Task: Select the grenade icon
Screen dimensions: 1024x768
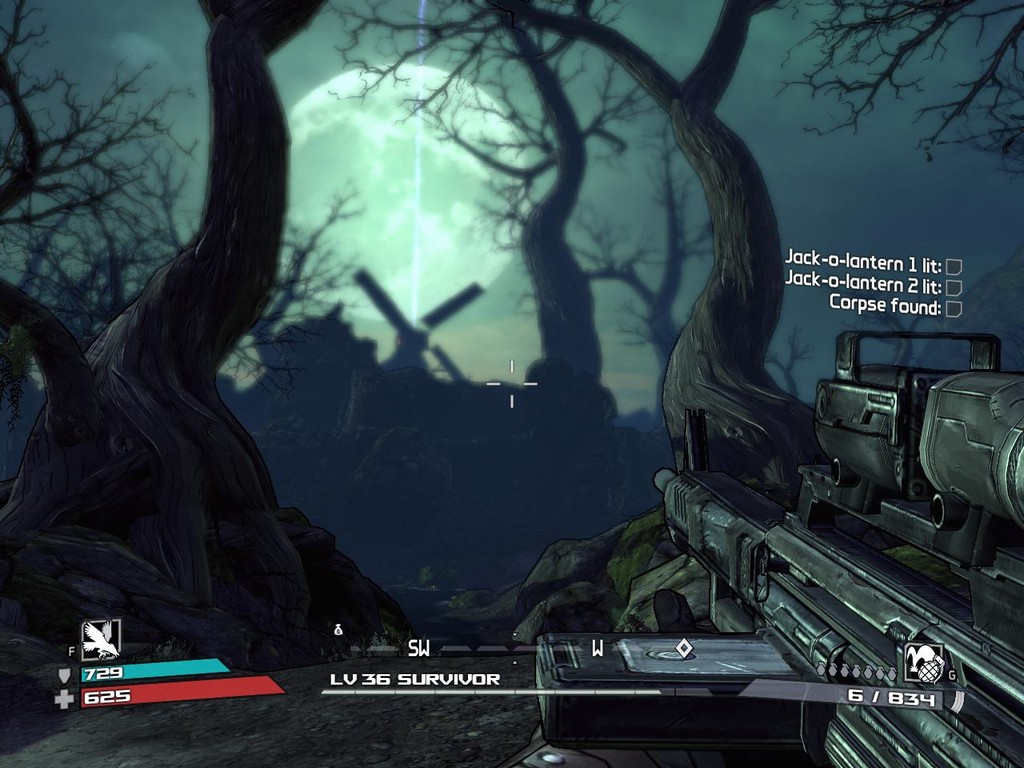Action: pos(923,662)
